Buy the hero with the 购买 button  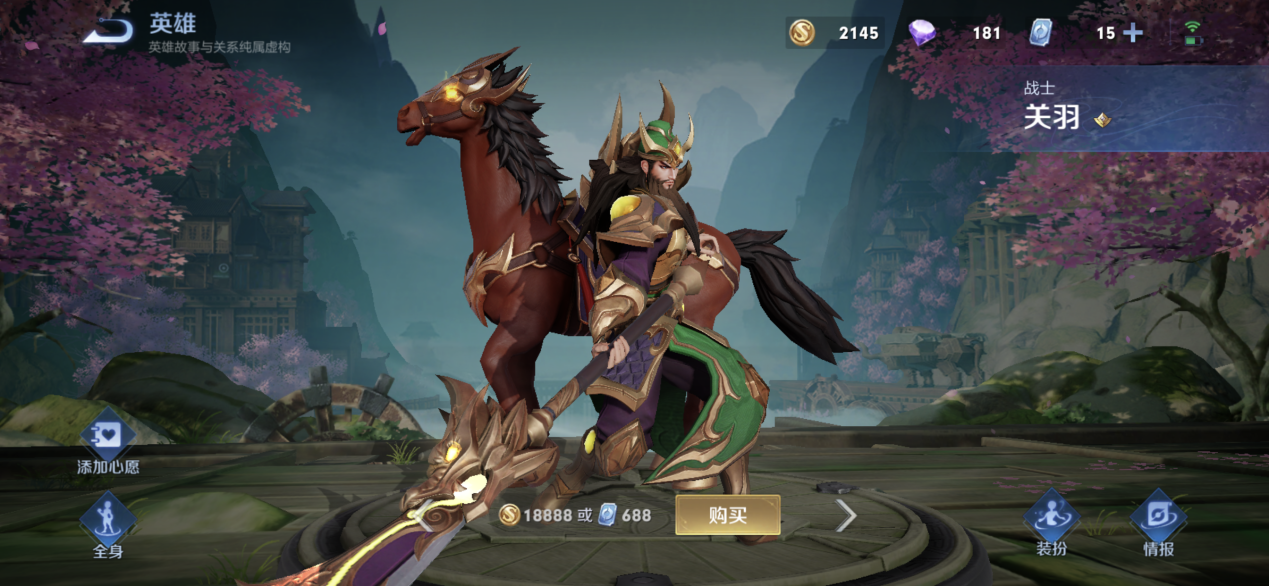(x=727, y=515)
